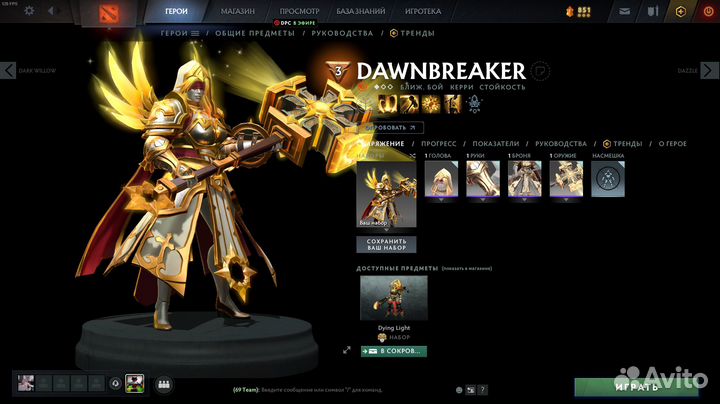Viewport: 720px width, 404px height.
Task: Click Сохранить ваш набор button
Action: [386, 244]
